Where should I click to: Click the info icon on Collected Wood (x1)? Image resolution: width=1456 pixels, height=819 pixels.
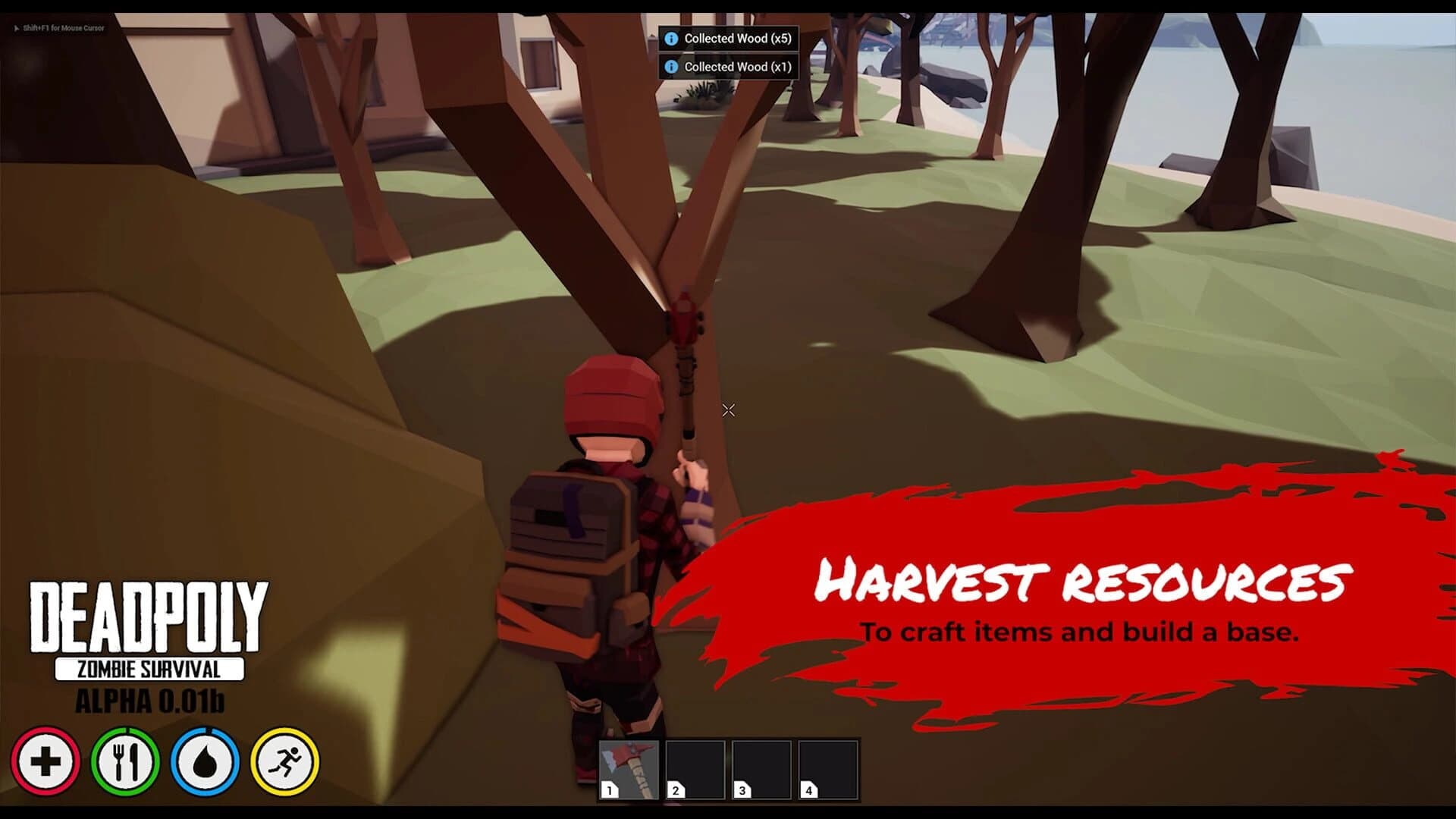tap(670, 67)
